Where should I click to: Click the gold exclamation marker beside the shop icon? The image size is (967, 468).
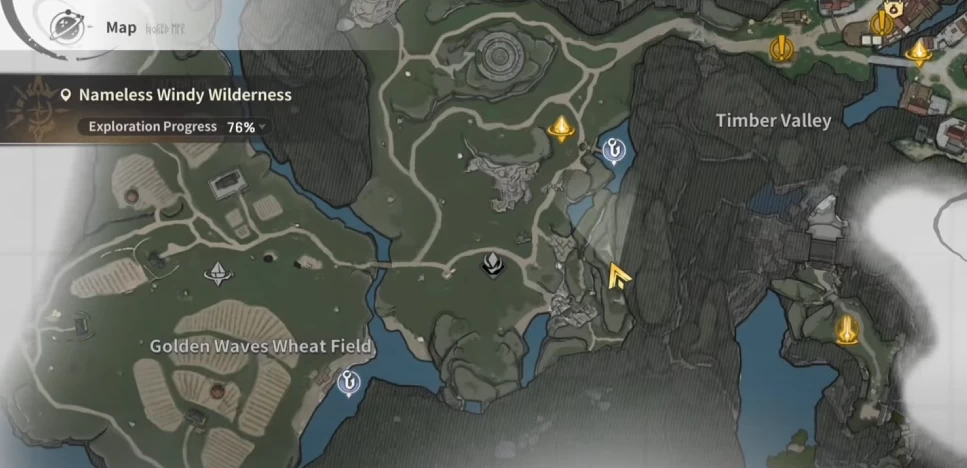click(x=881, y=23)
